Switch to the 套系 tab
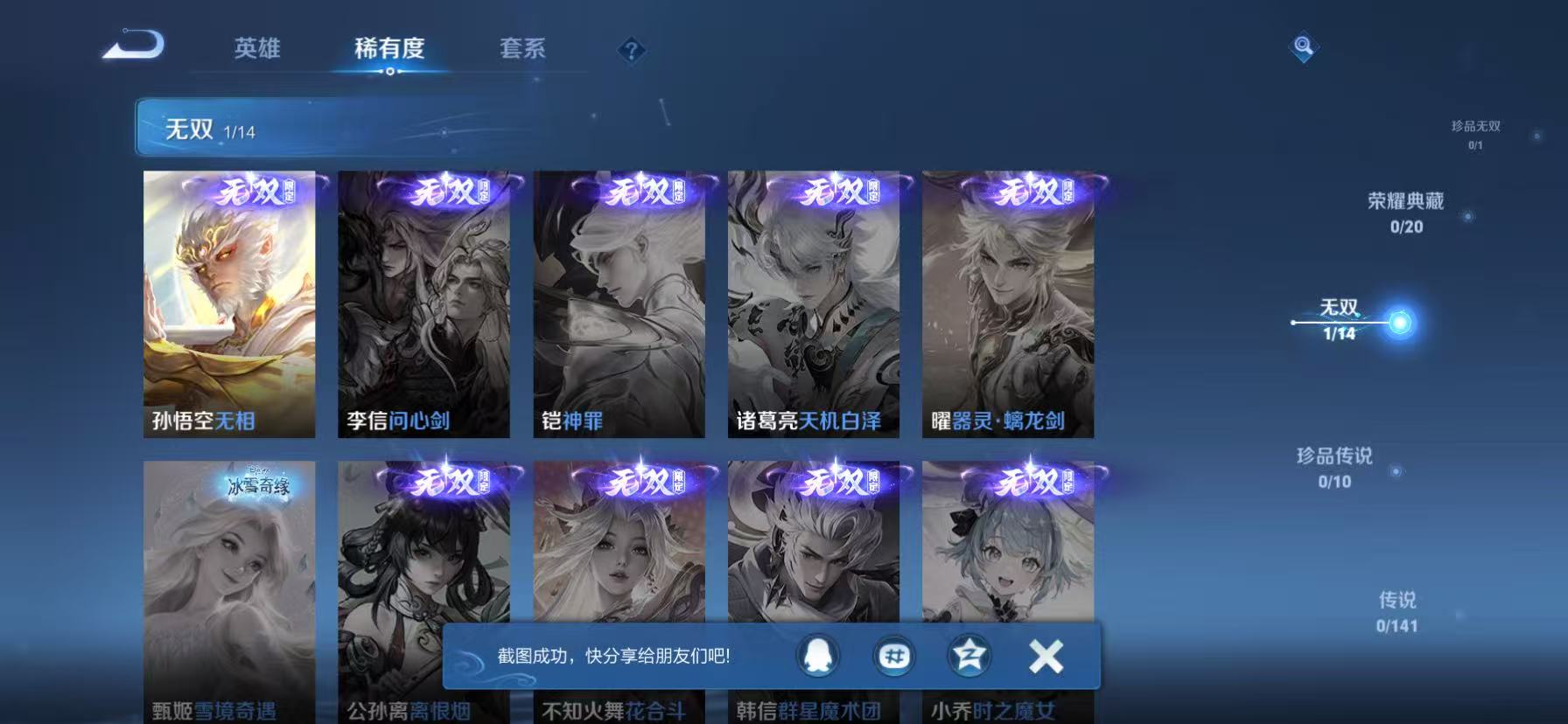 pos(523,50)
